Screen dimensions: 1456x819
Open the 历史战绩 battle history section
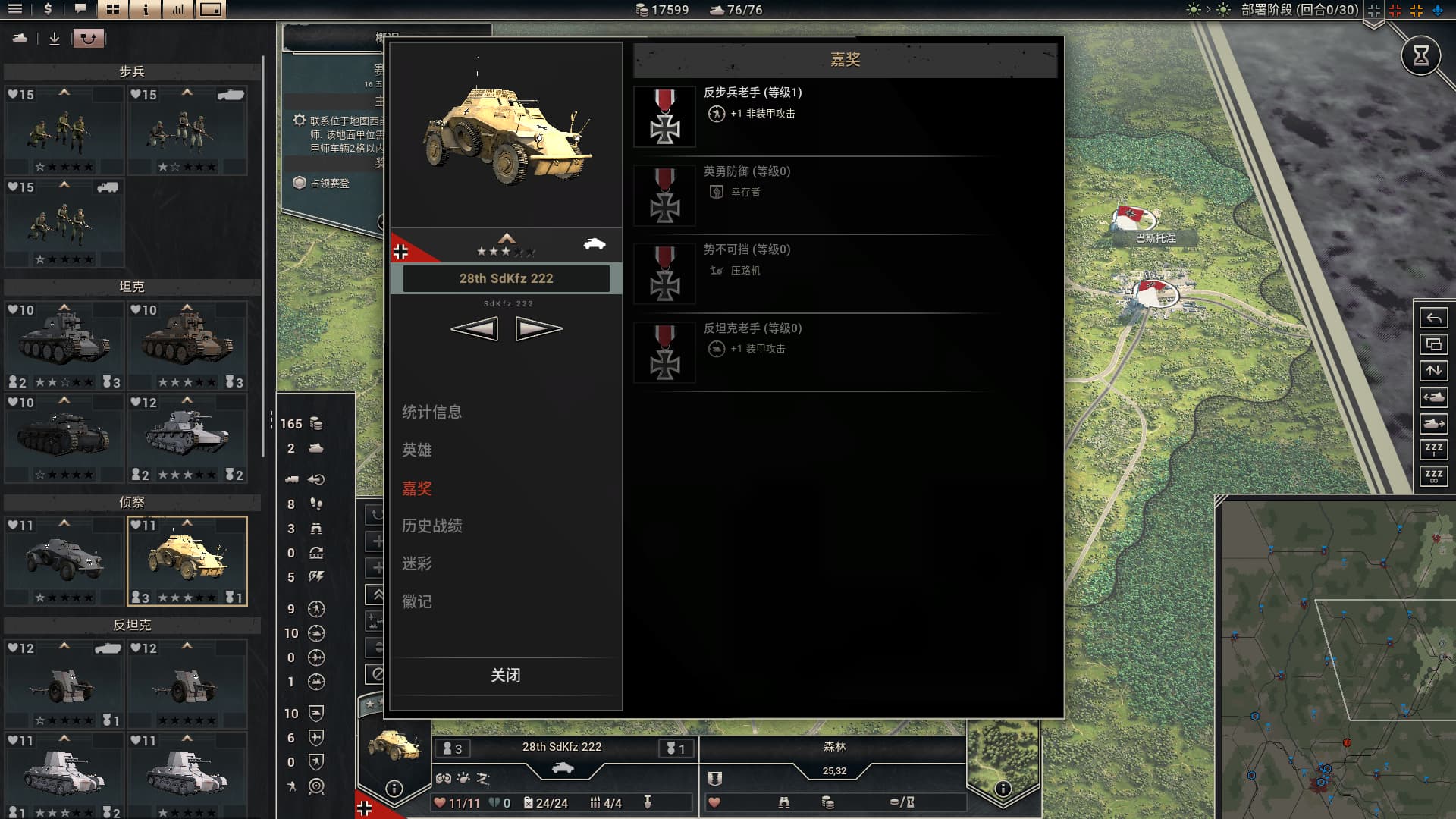pos(431,526)
